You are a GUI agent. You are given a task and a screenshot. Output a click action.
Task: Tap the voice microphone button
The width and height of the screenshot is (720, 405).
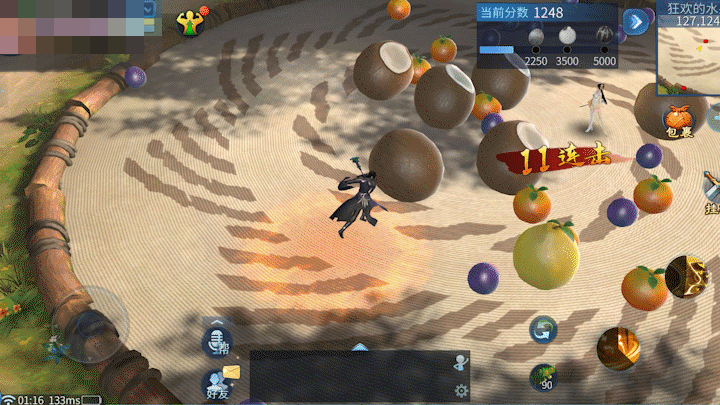[215, 342]
